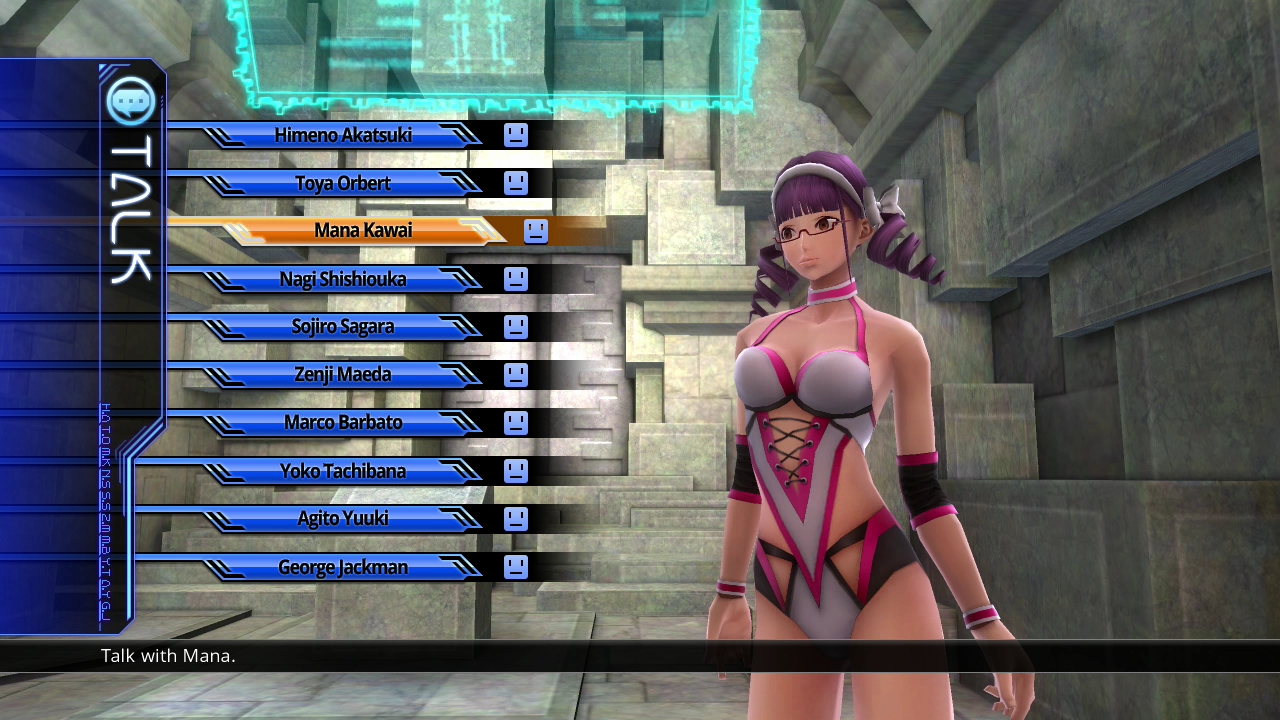Pick Nagi Shishiouka in the Talk menu

tap(343, 279)
